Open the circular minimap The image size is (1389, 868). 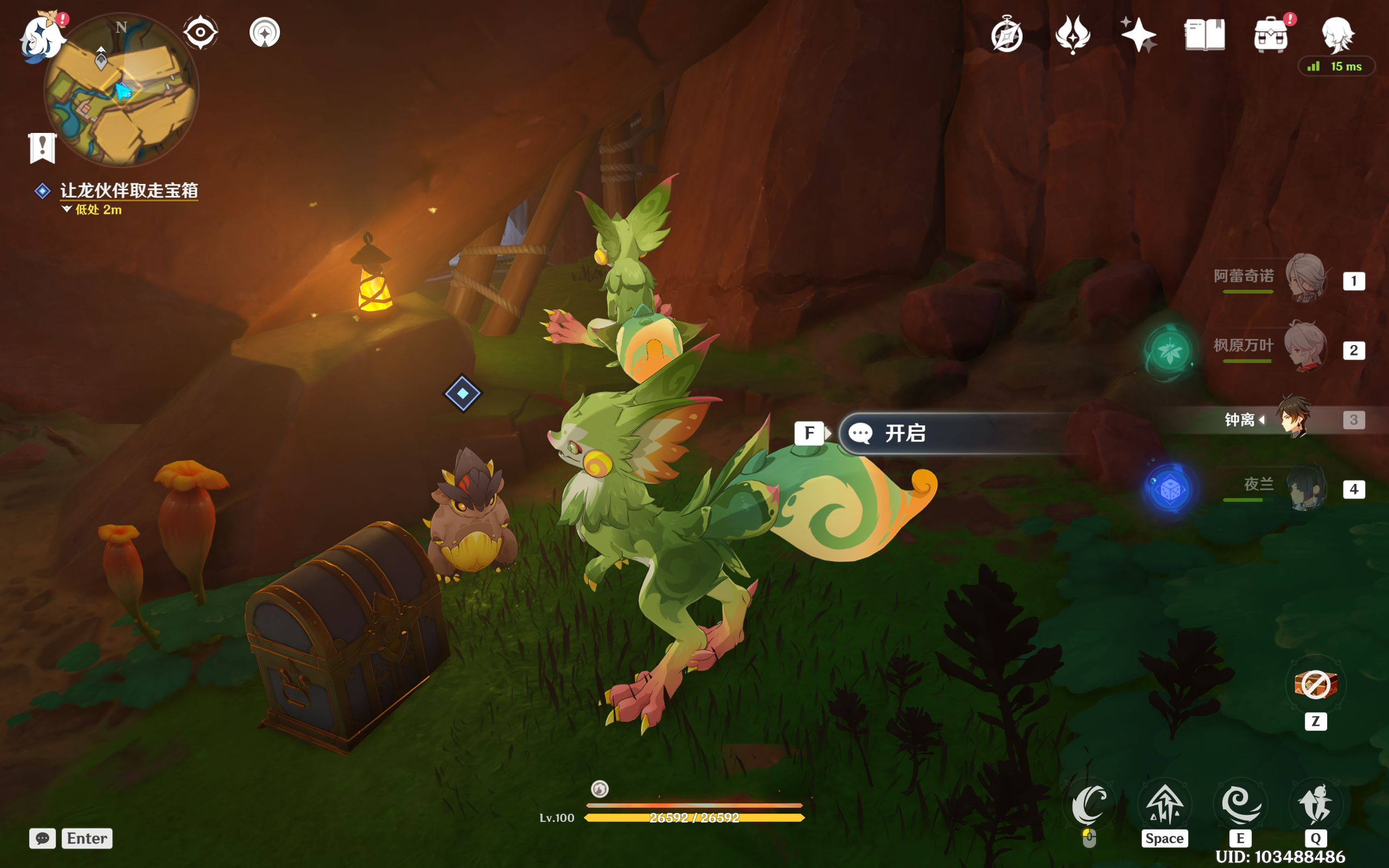point(121,91)
